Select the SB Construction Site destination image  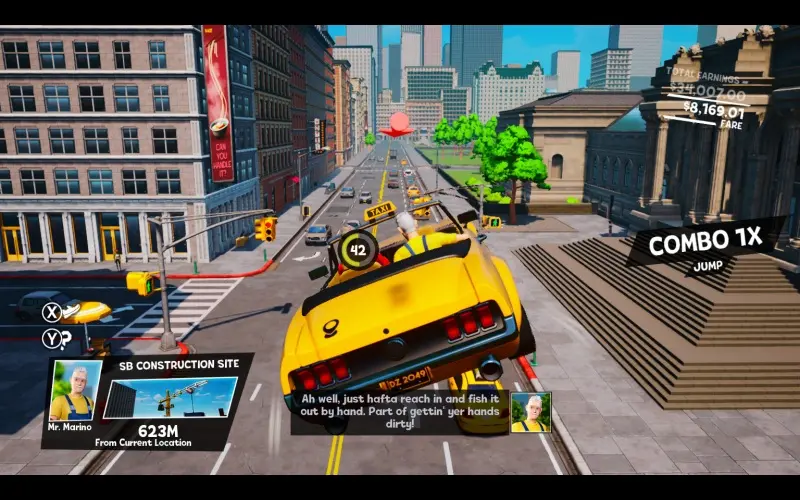point(169,398)
